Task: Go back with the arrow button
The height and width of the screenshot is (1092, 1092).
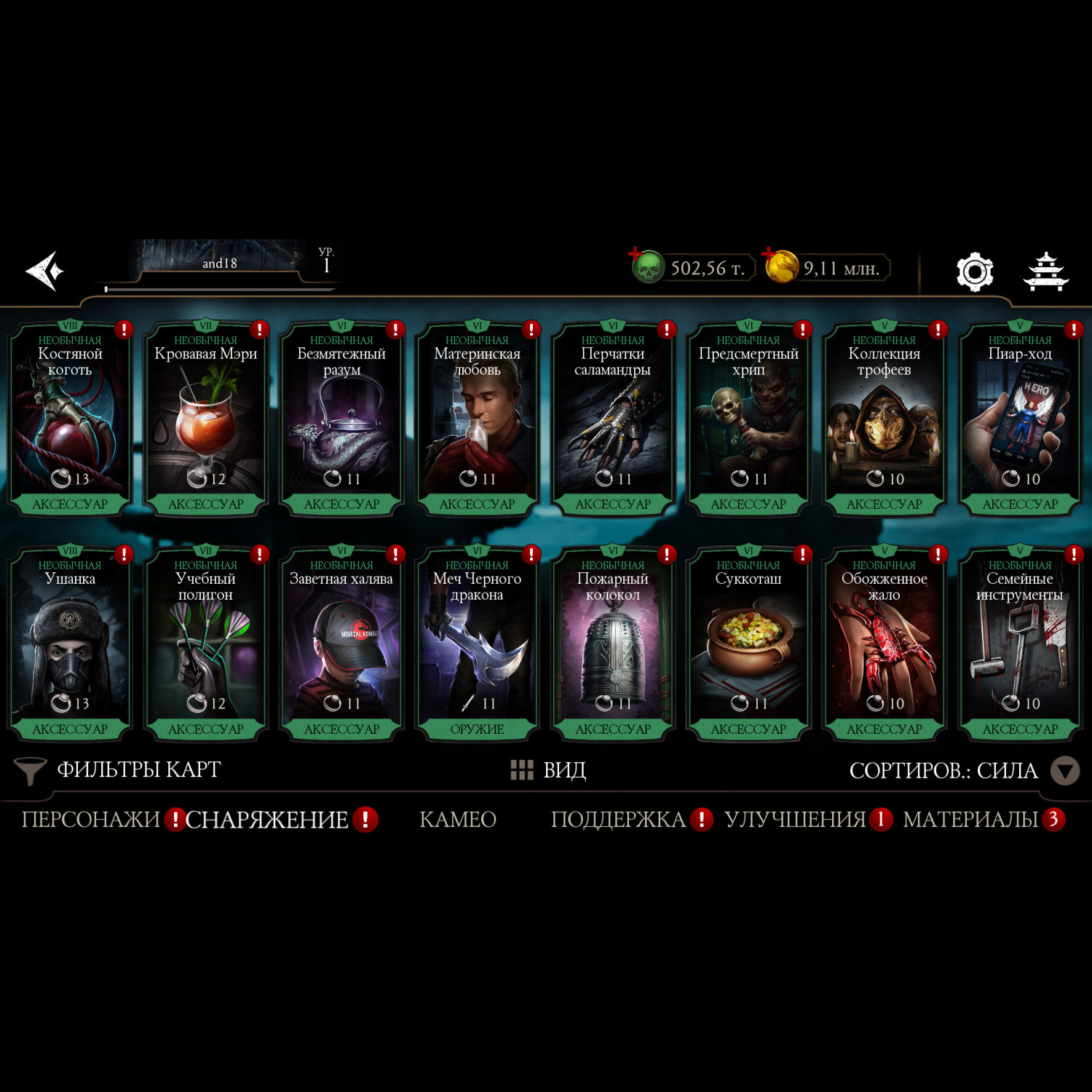Action: point(45,271)
